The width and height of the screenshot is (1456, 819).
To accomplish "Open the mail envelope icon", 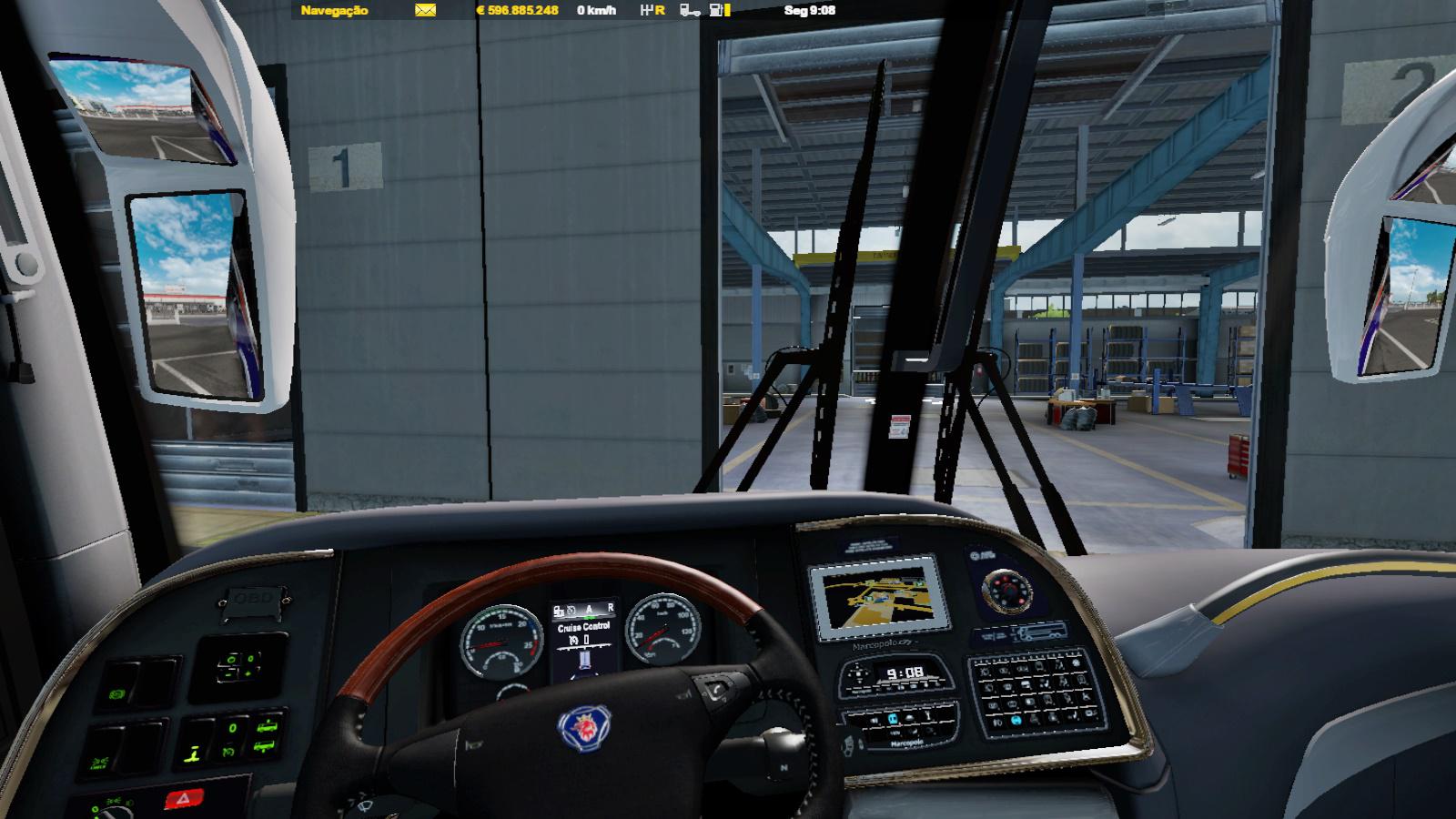I will 425,10.
